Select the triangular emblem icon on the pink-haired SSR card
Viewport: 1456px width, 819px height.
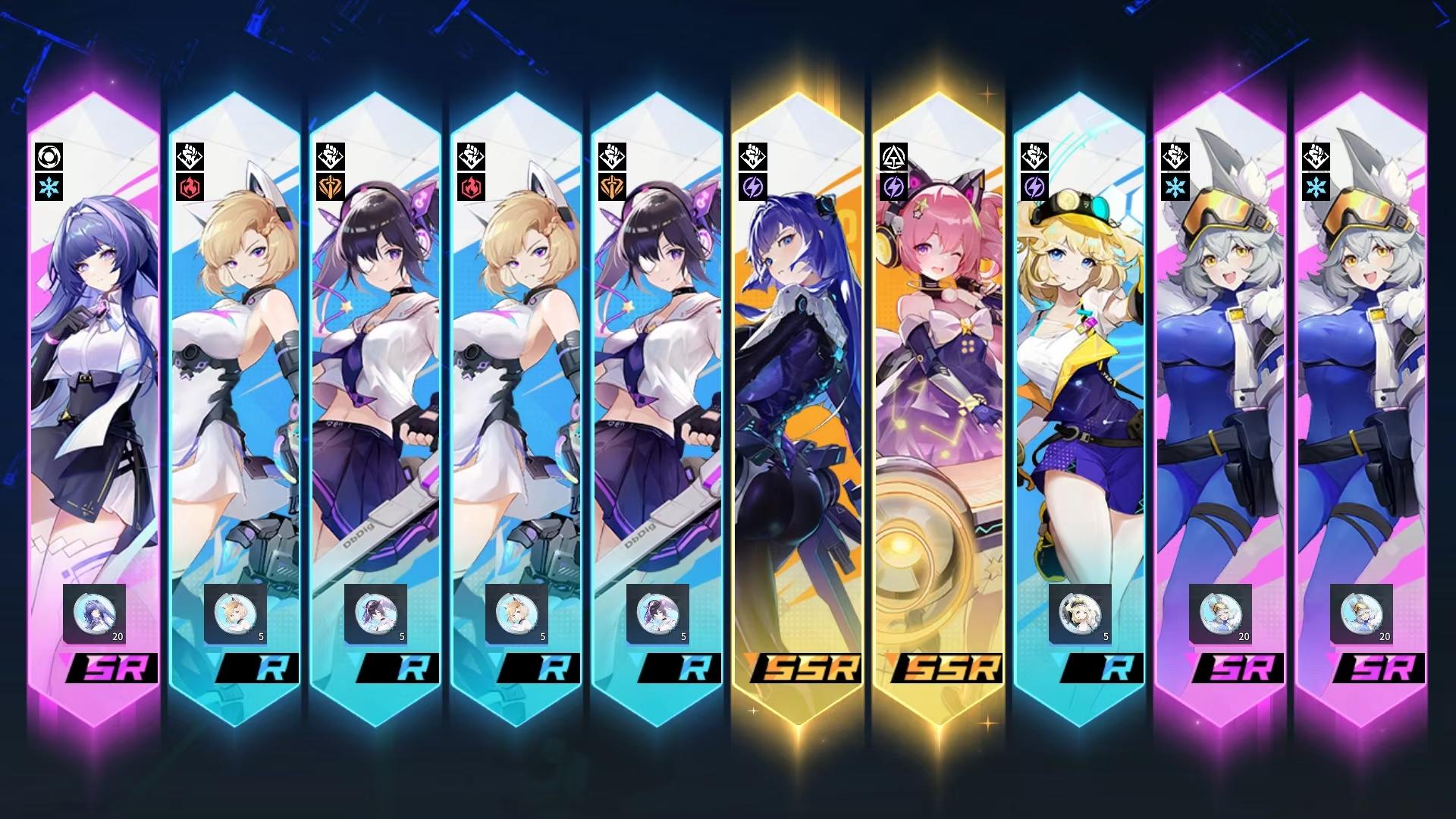point(895,155)
